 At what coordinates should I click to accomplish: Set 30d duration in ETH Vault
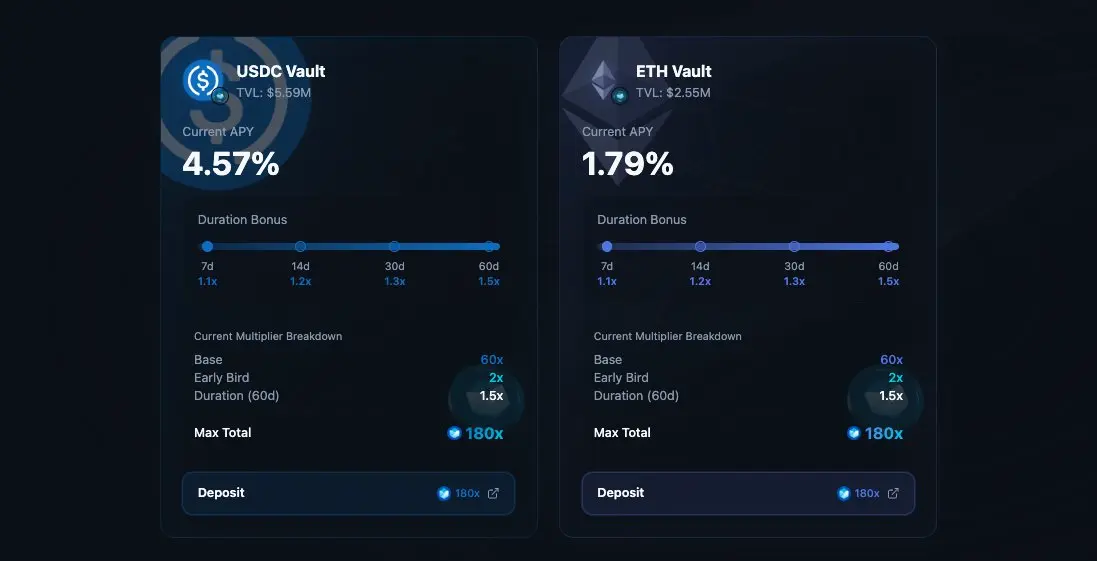(794, 246)
